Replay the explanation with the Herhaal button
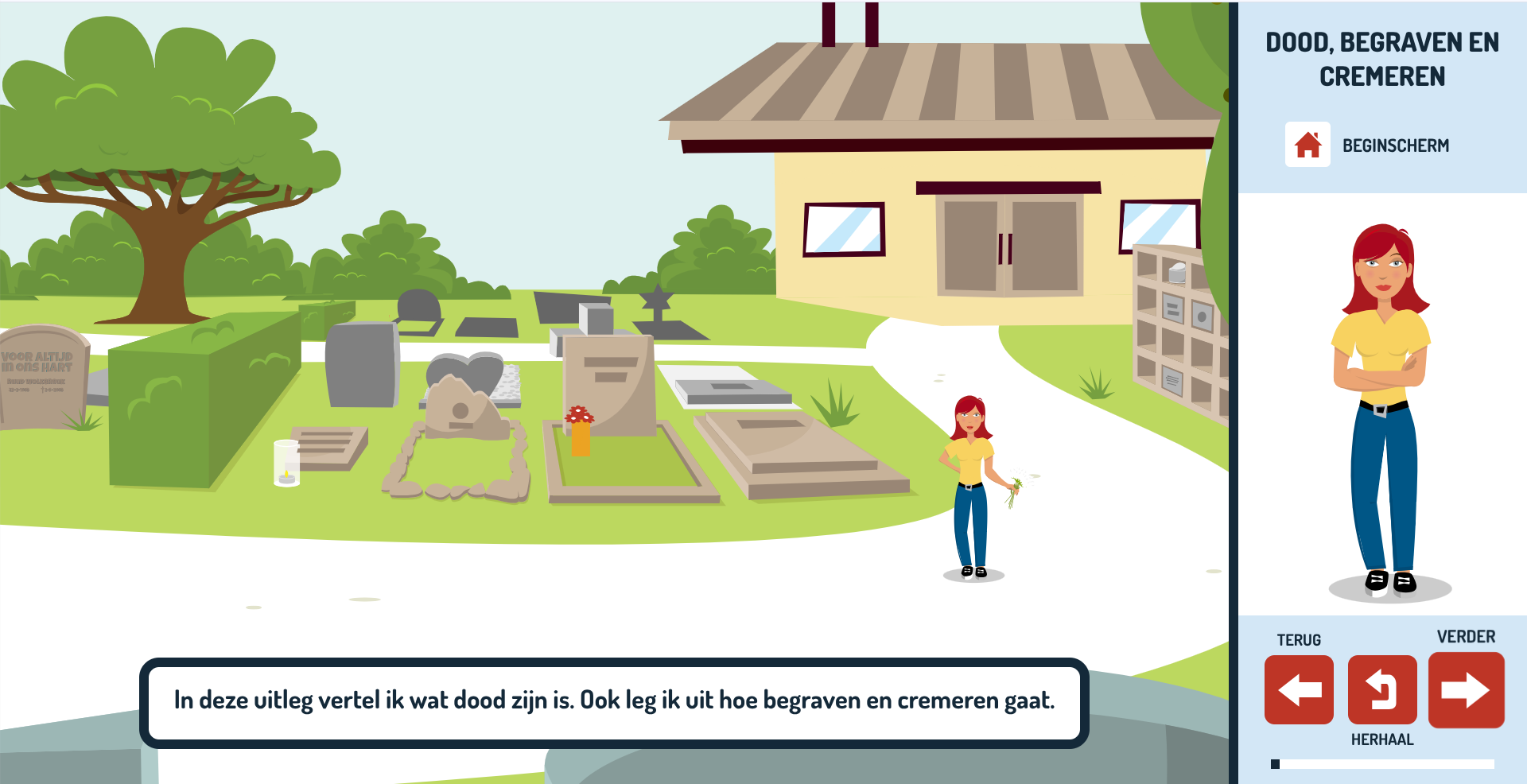The image size is (1527, 784). 1382,689
